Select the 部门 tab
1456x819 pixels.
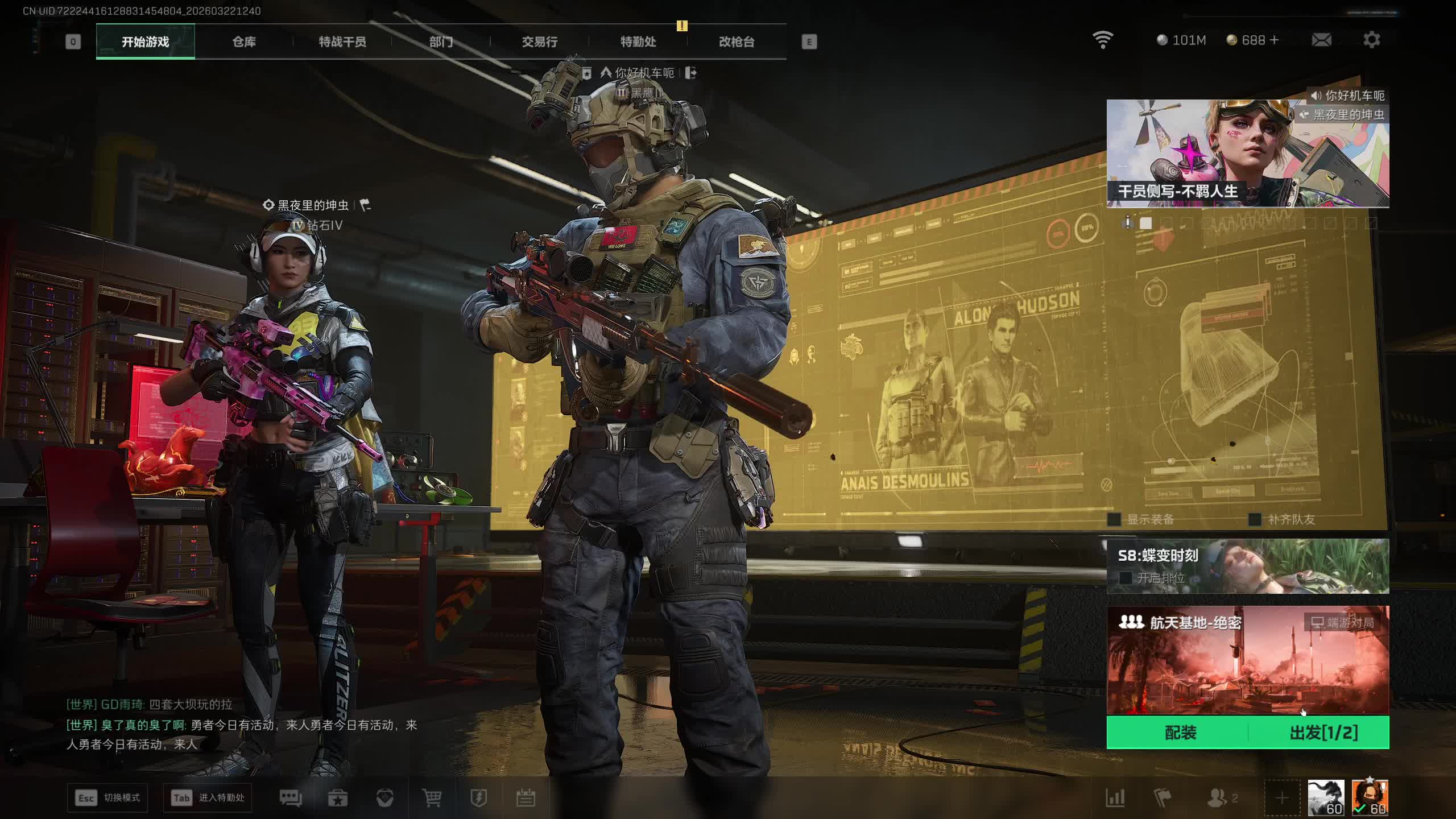point(441,42)
